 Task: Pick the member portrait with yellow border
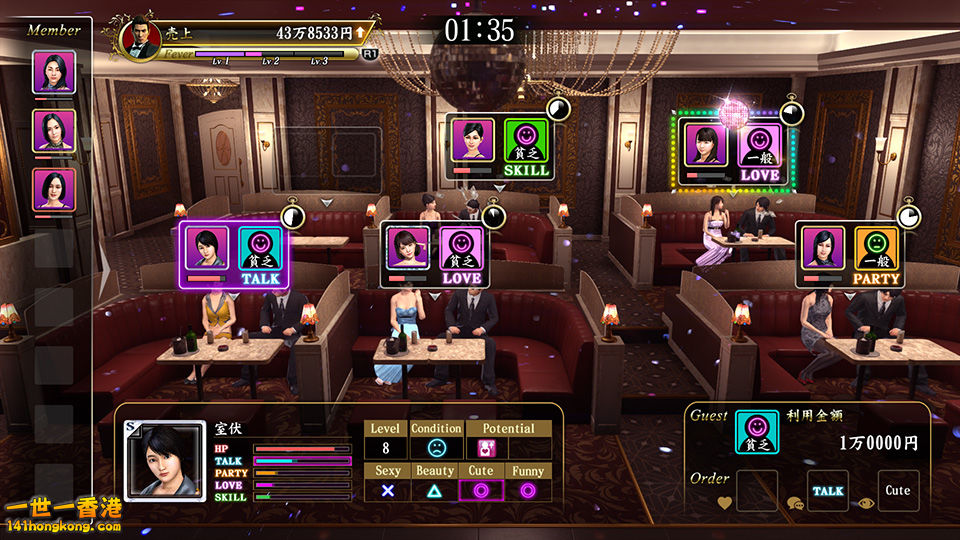pyautogui.click(x=54, y=130)
